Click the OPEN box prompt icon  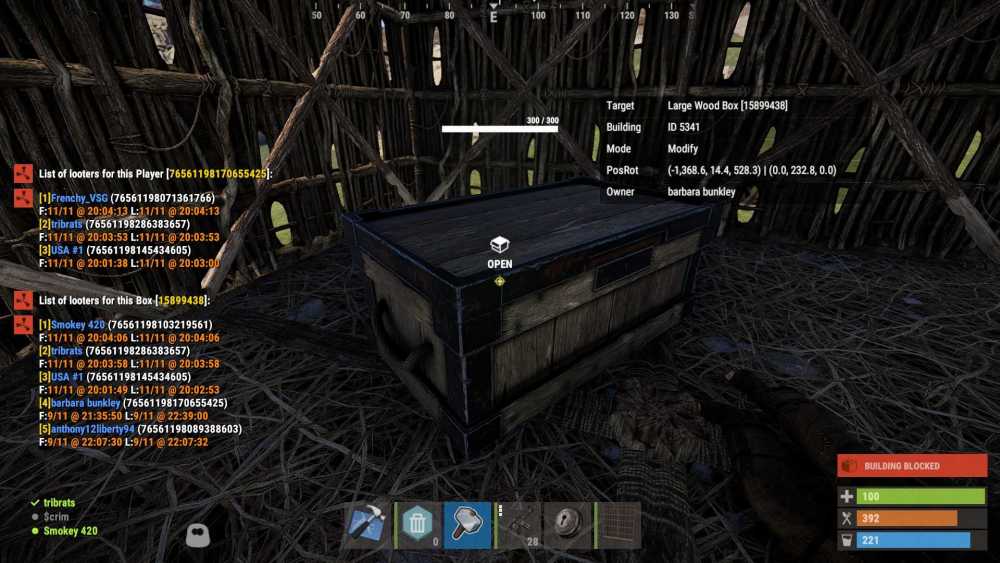tap(499, 245)
